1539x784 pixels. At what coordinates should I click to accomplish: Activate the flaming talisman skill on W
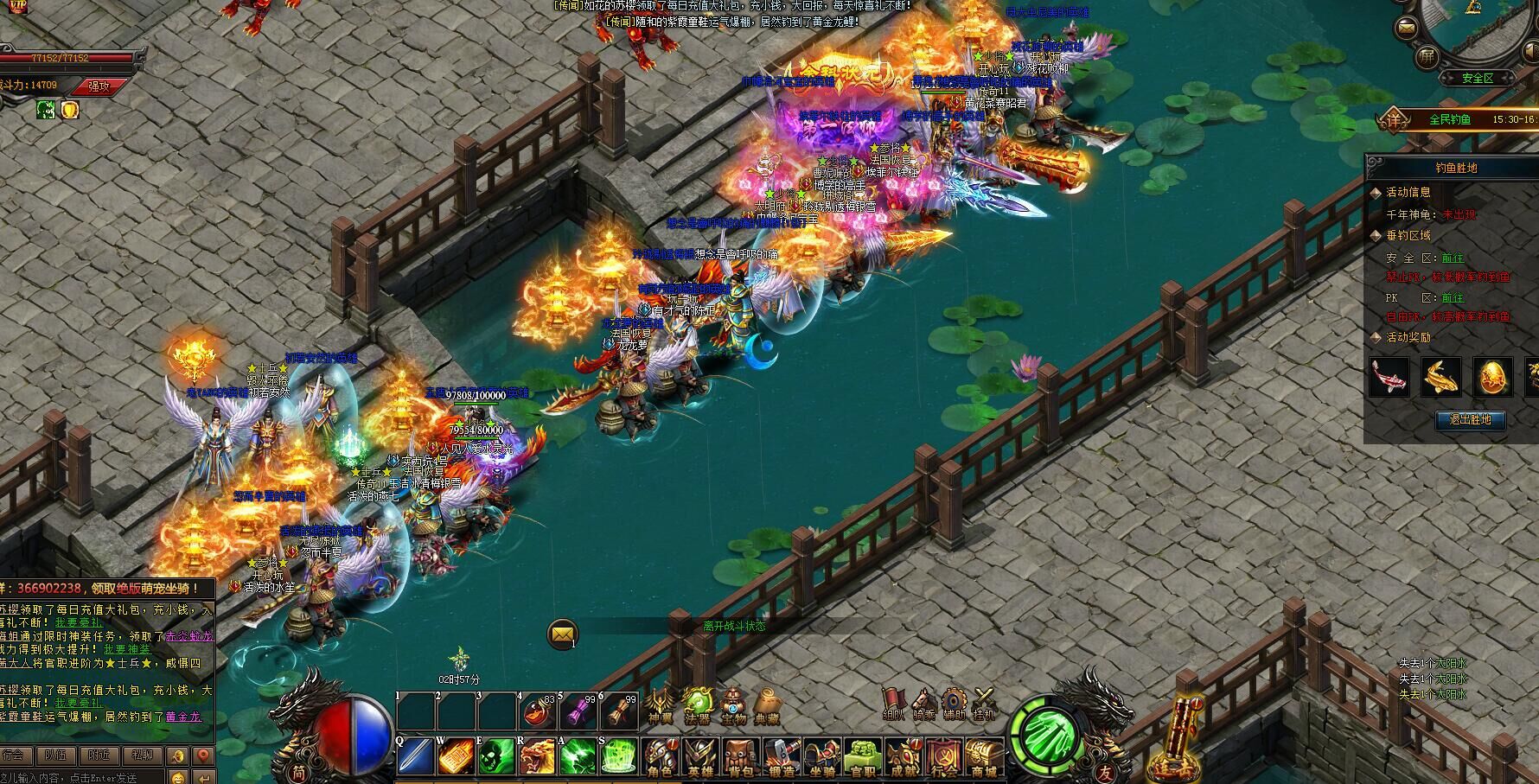(x=456, y=757)
